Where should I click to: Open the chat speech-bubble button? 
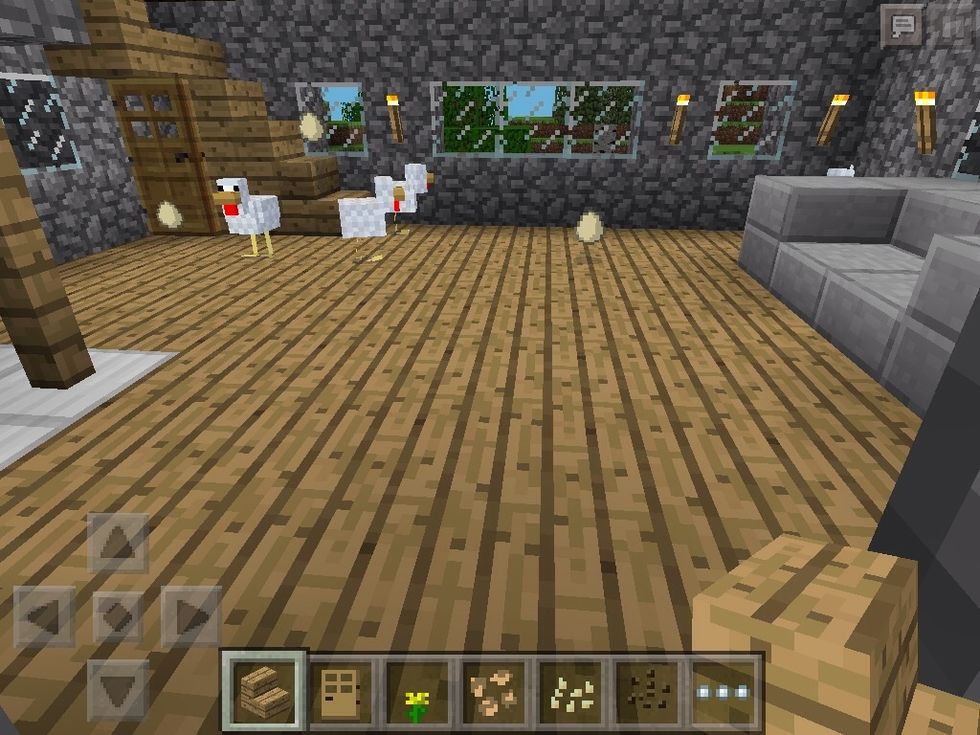click(x=903, y=24)
